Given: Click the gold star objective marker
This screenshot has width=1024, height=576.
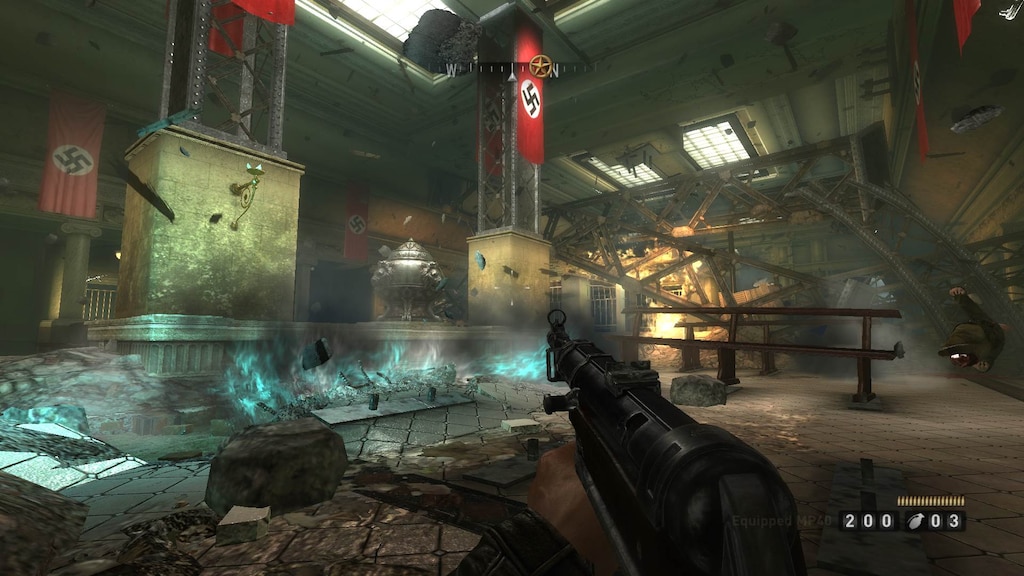Looking at the screenshot, I should [x=541, y=67].
